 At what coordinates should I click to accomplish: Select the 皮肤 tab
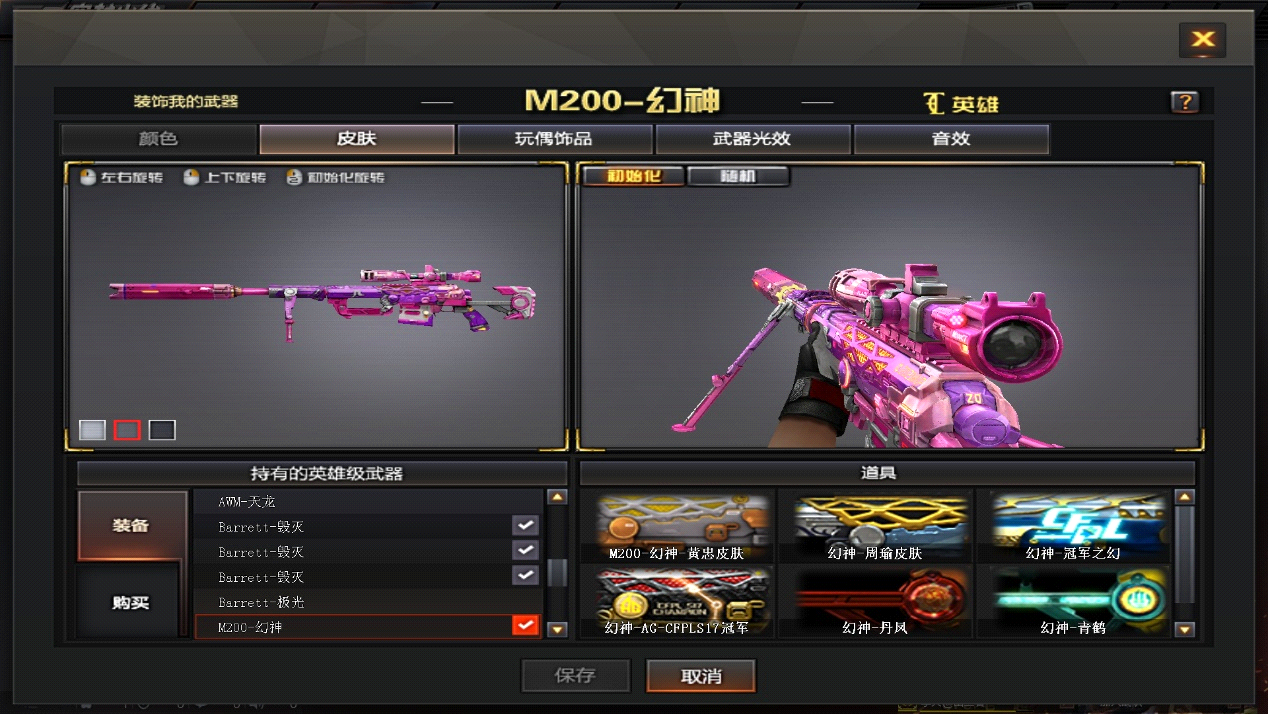(x=356, y=139)
